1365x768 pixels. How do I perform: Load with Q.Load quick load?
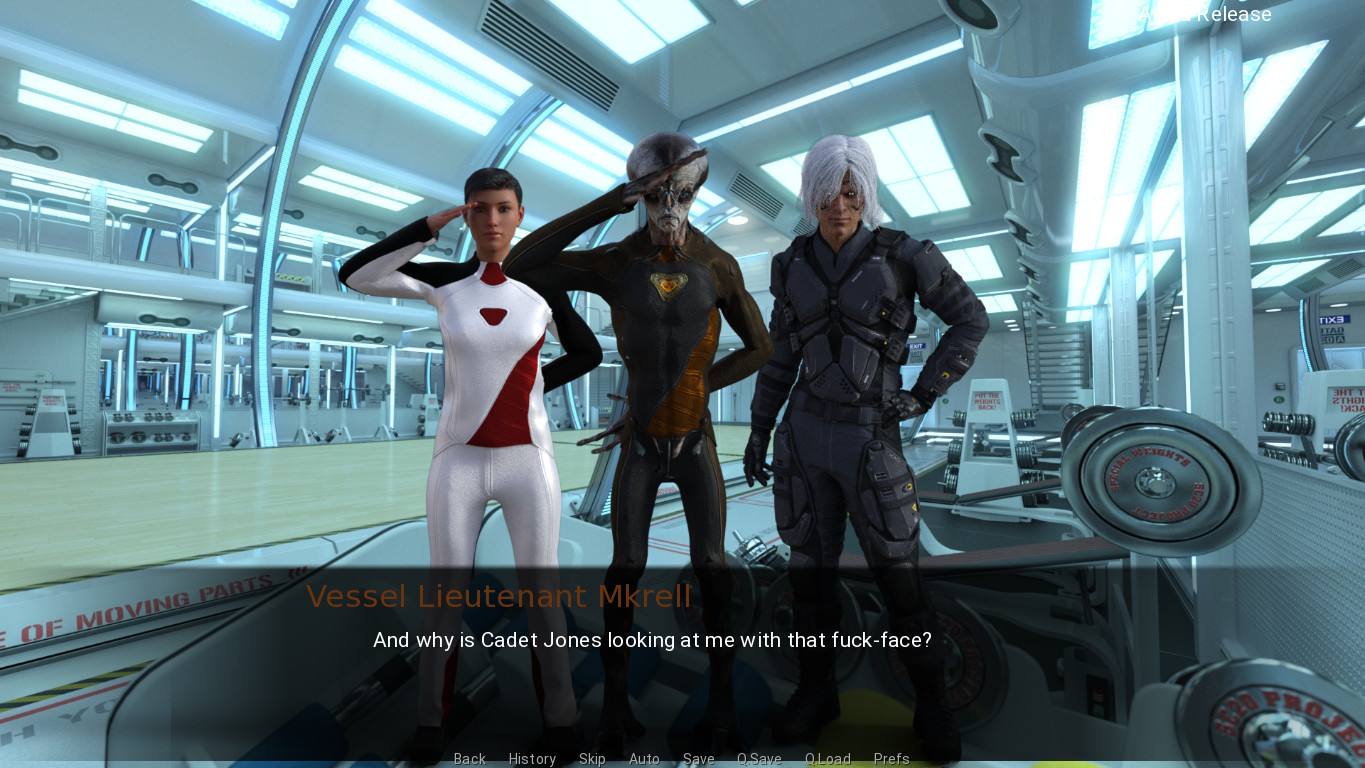(828, 759)
